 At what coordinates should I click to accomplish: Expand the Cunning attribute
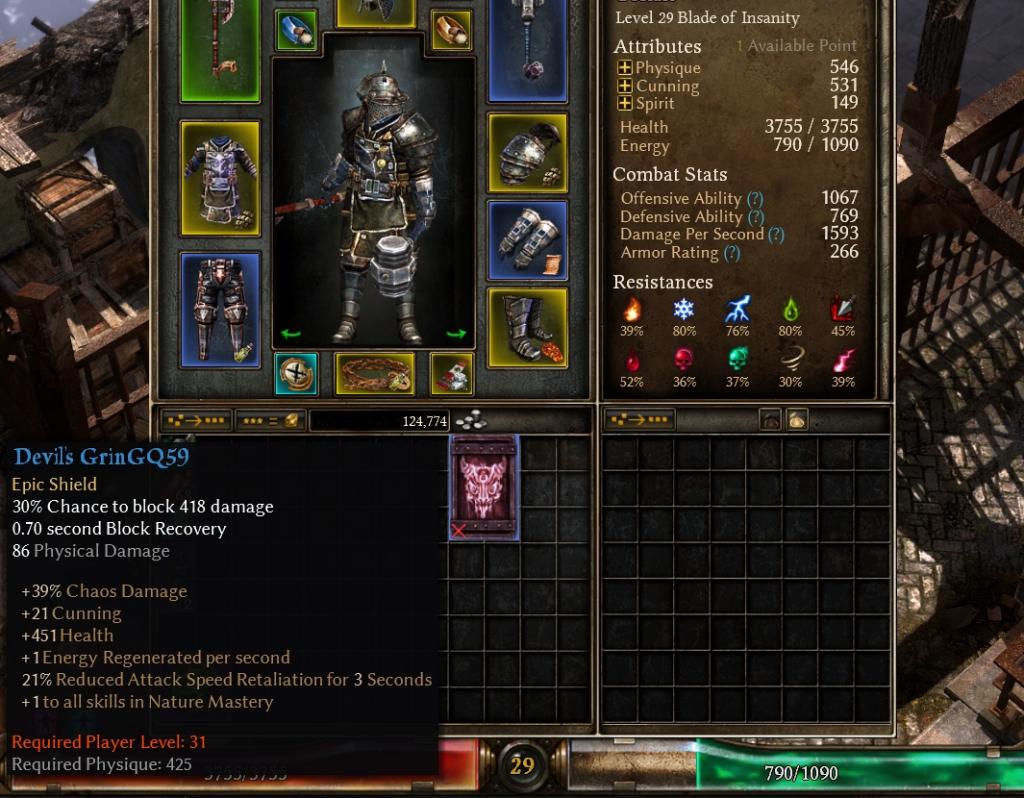625,86
